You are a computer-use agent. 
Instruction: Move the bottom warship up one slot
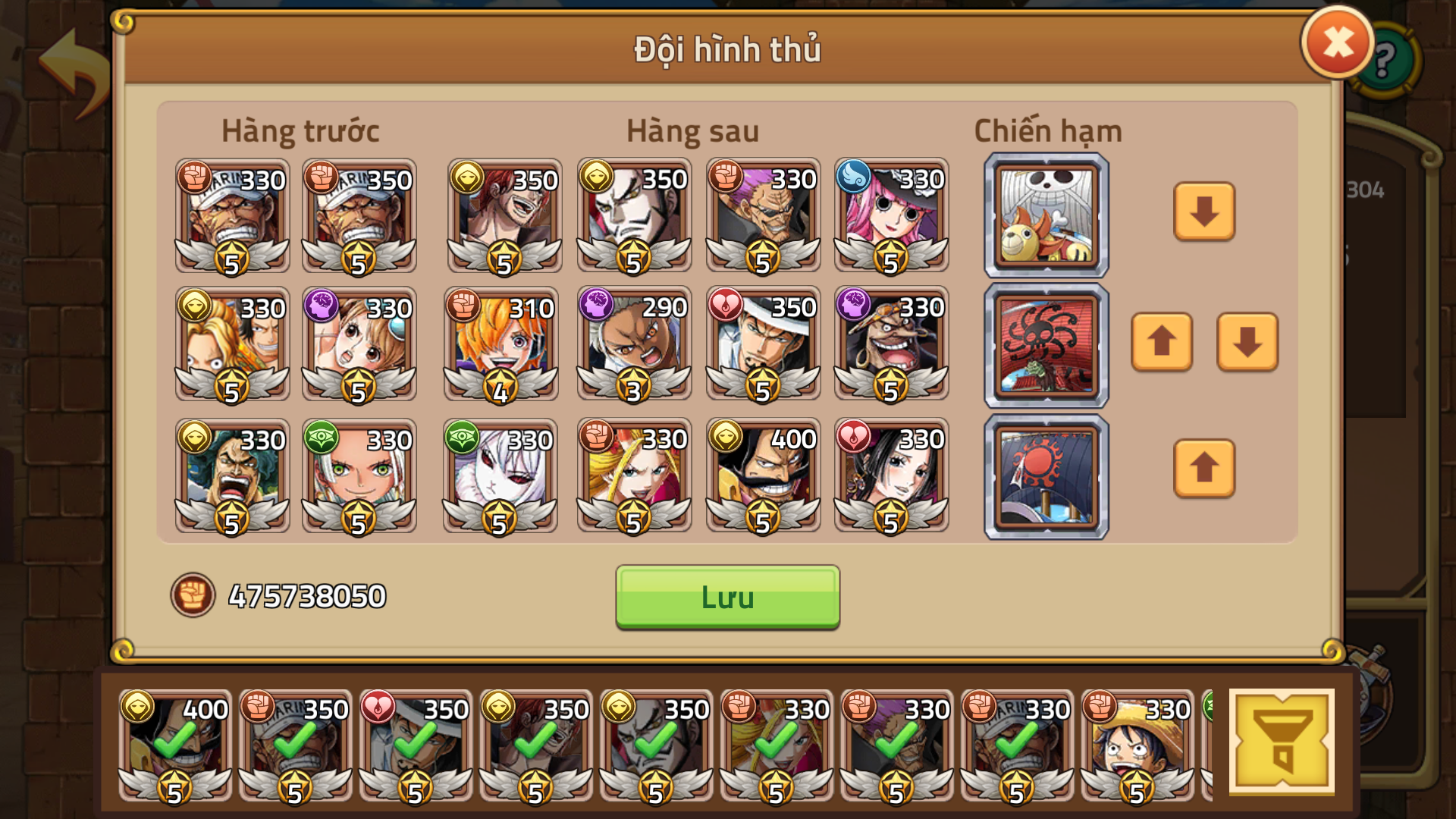tap(1203, 470)
